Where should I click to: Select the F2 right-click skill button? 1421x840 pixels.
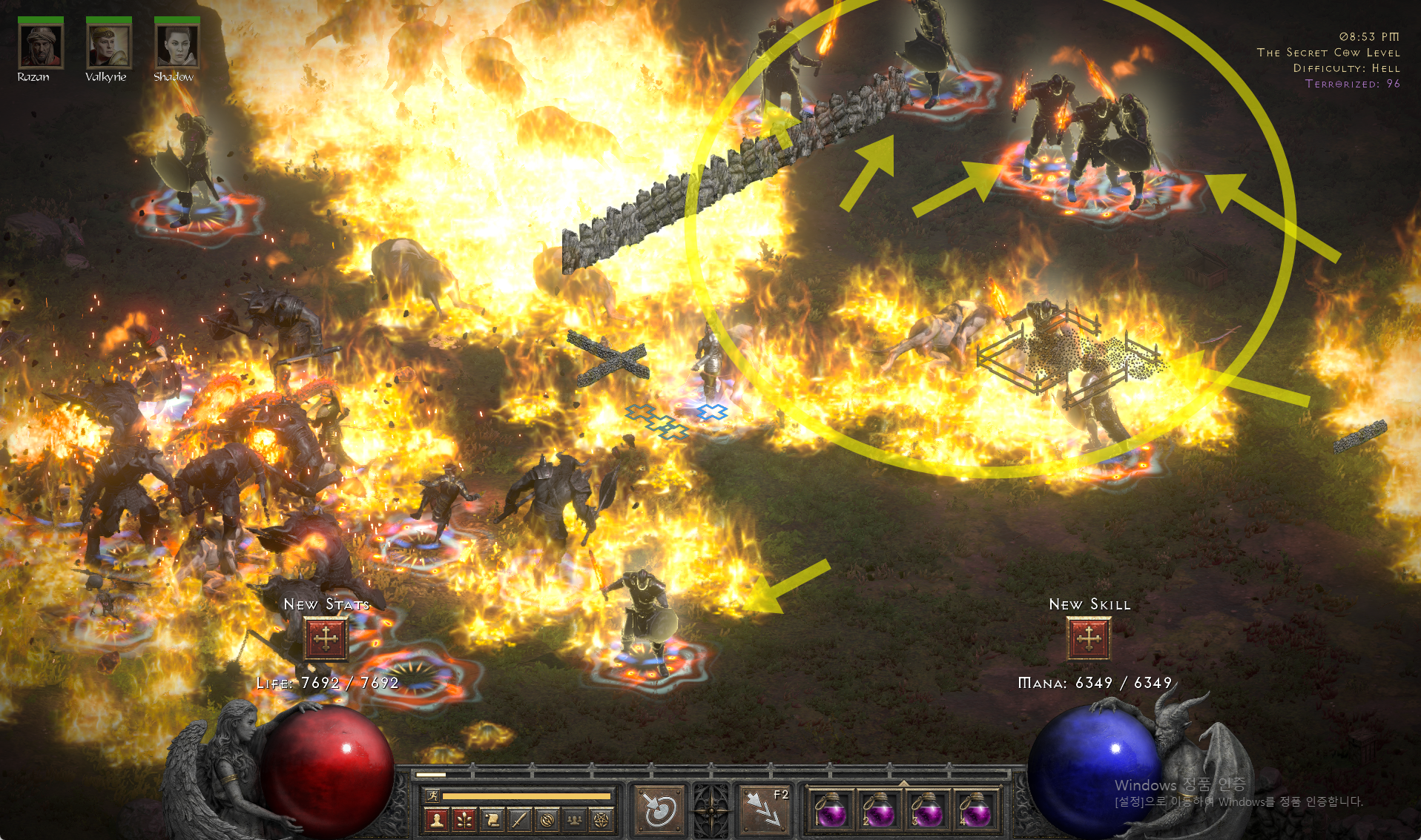765,810
